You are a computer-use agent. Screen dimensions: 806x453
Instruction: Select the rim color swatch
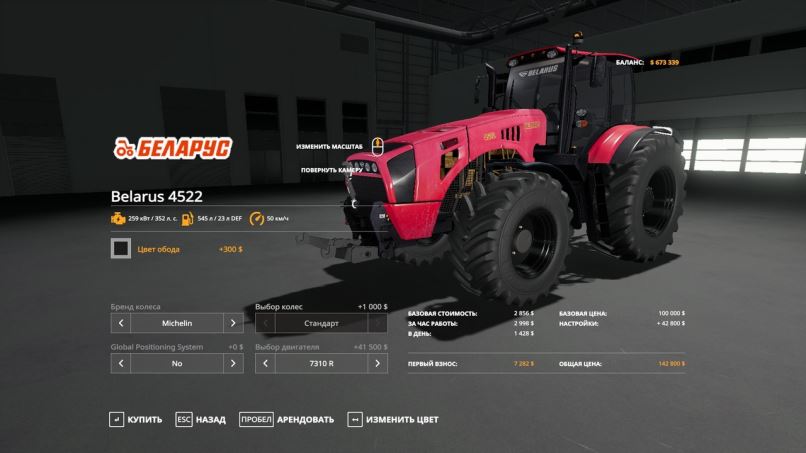(121, 249)
